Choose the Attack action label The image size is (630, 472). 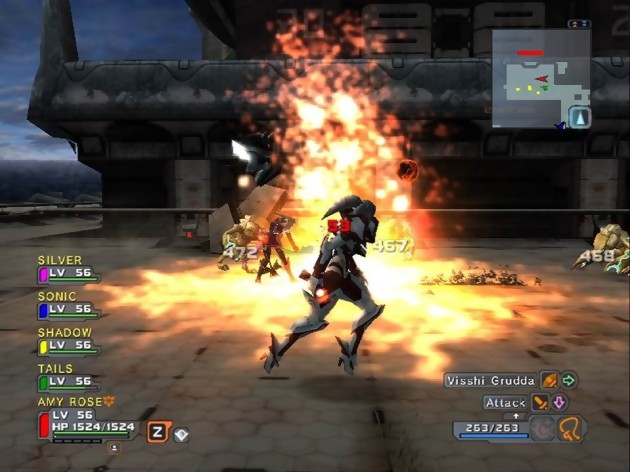pyautogui.click(x=505, y=403)
